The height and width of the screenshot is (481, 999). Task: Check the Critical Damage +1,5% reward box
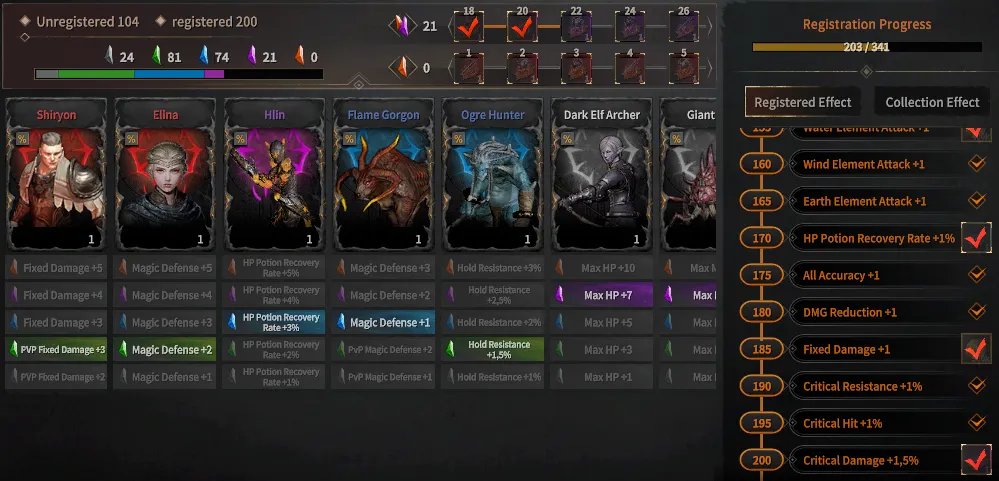[975, 460]
